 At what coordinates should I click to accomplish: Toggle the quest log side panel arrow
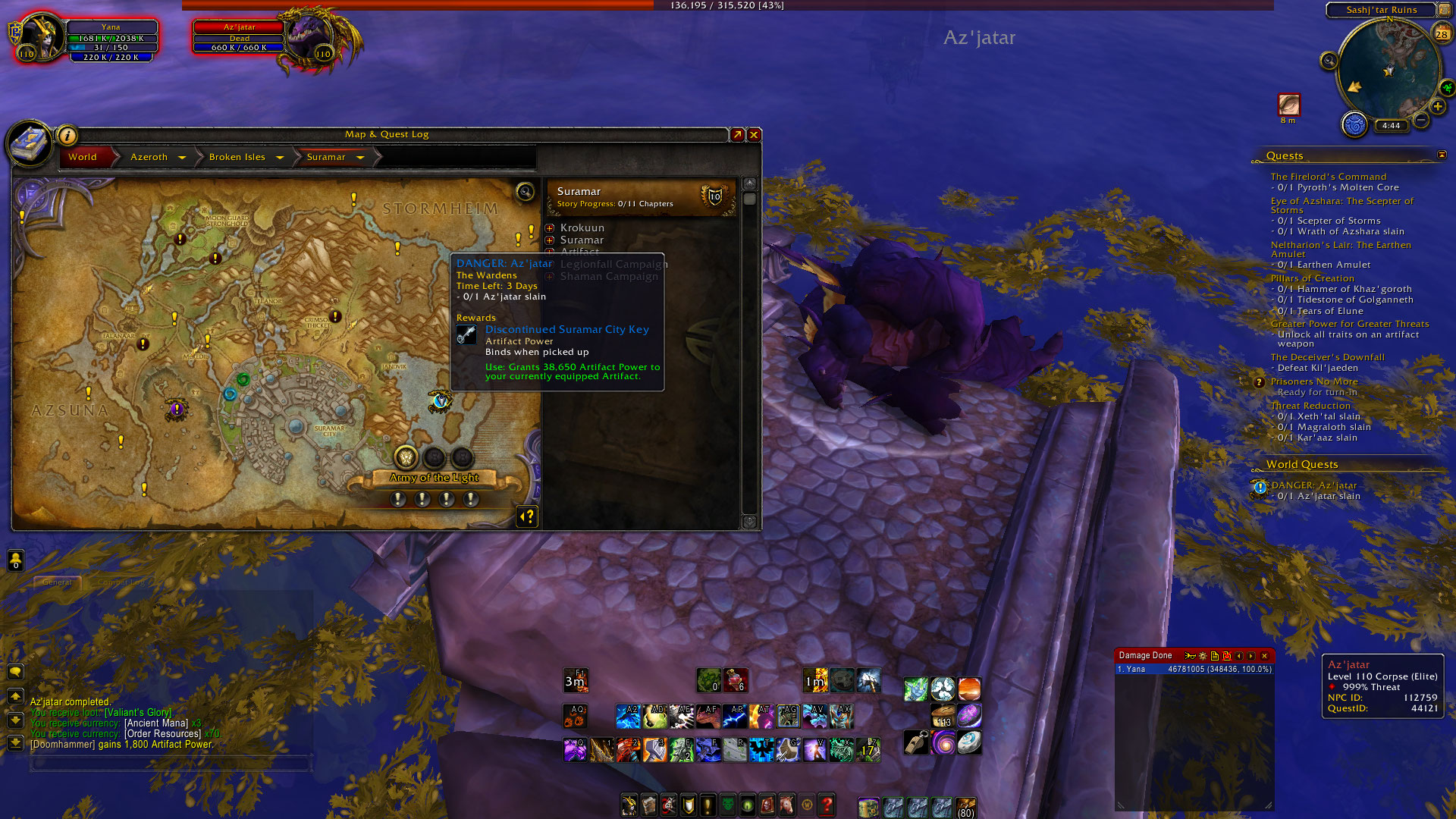[x=527, y=516]
